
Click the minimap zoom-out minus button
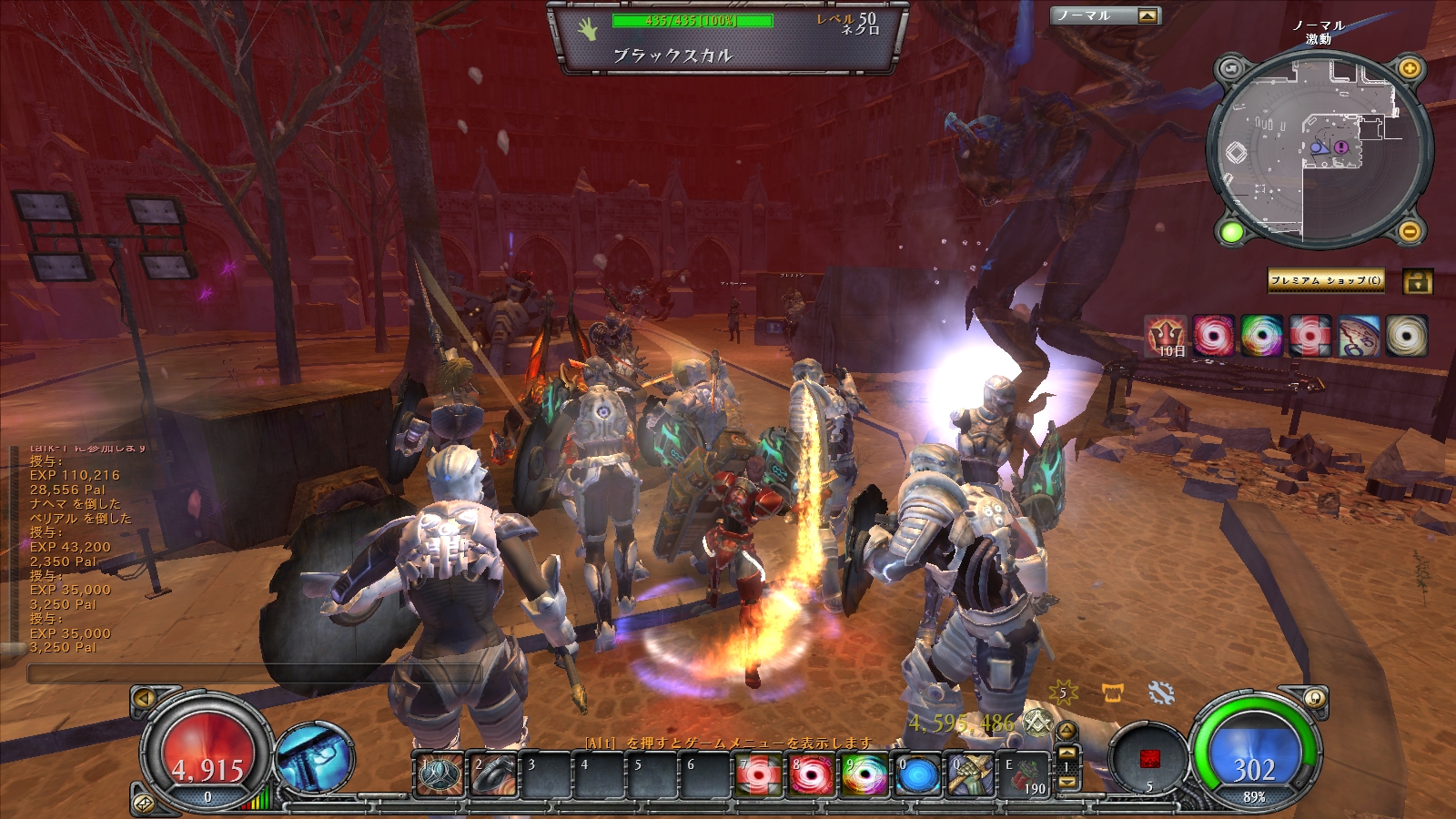pos(1409,232)
